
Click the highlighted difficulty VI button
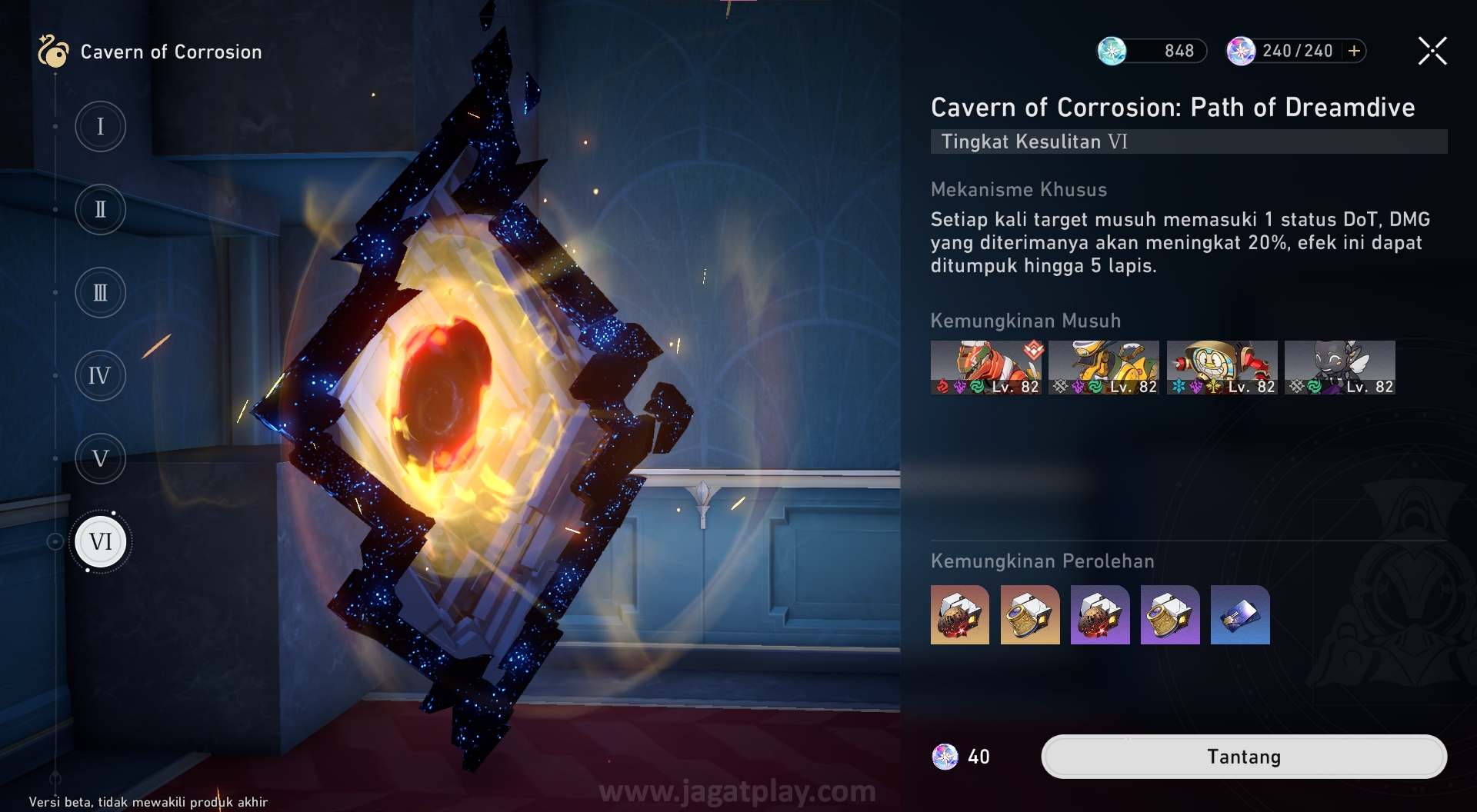(101, 542)
